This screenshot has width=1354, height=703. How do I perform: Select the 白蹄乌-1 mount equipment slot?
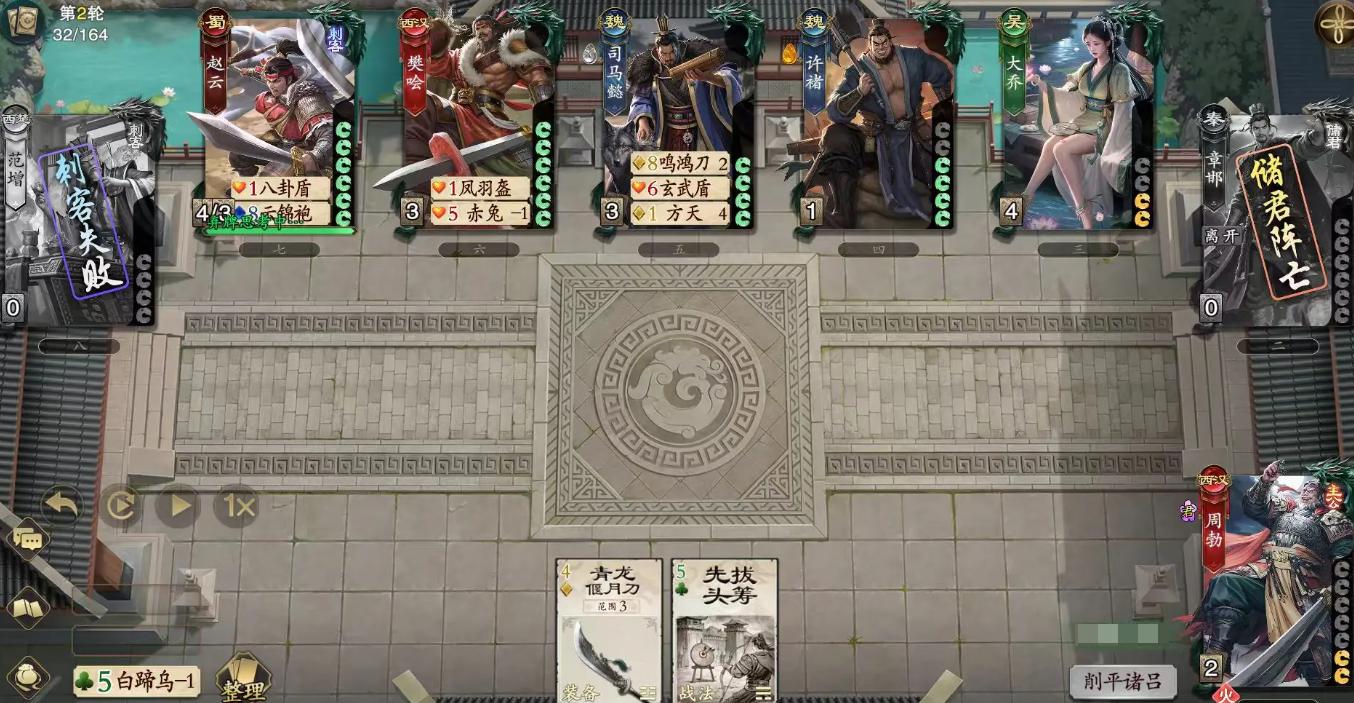tap(137, 682)
